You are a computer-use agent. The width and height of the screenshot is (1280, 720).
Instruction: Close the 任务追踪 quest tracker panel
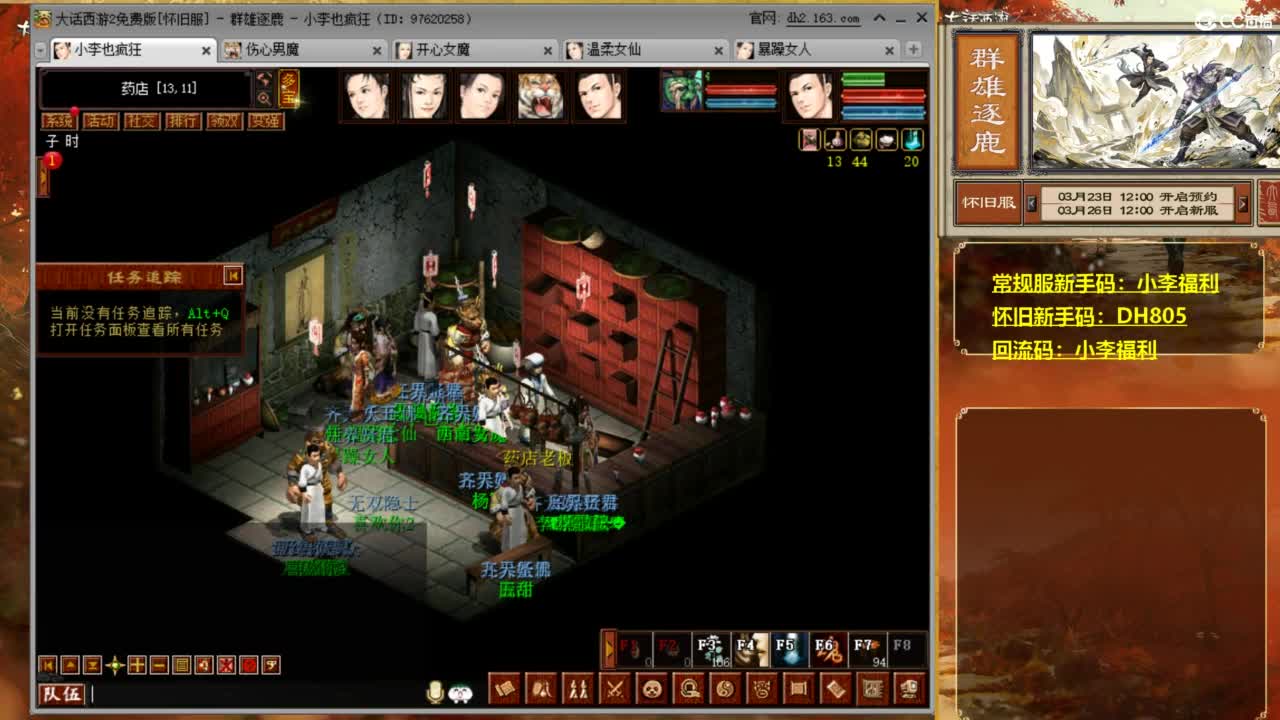pos(233,276)
